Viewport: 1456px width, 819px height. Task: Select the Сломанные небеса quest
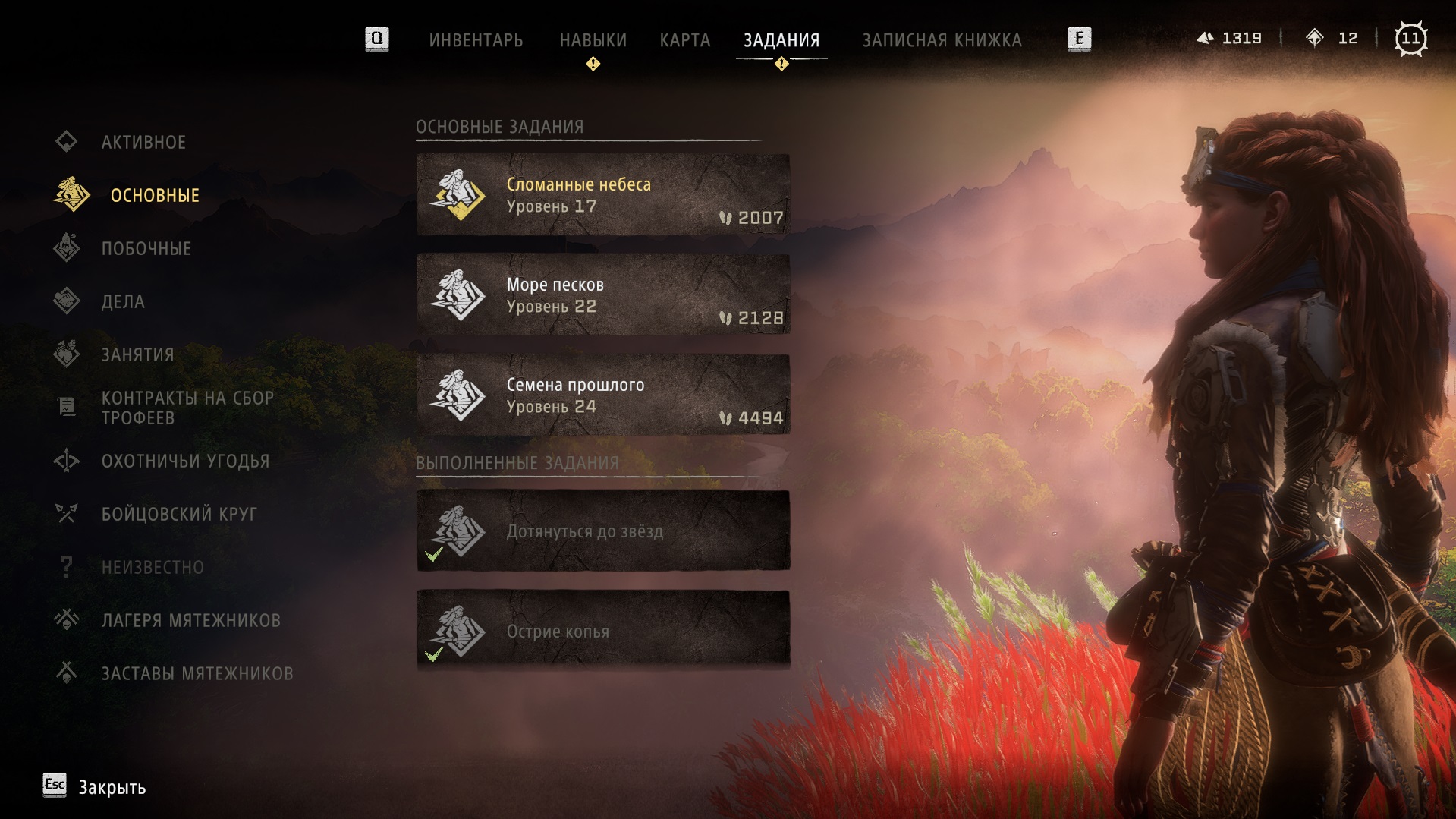coord(602,194)
